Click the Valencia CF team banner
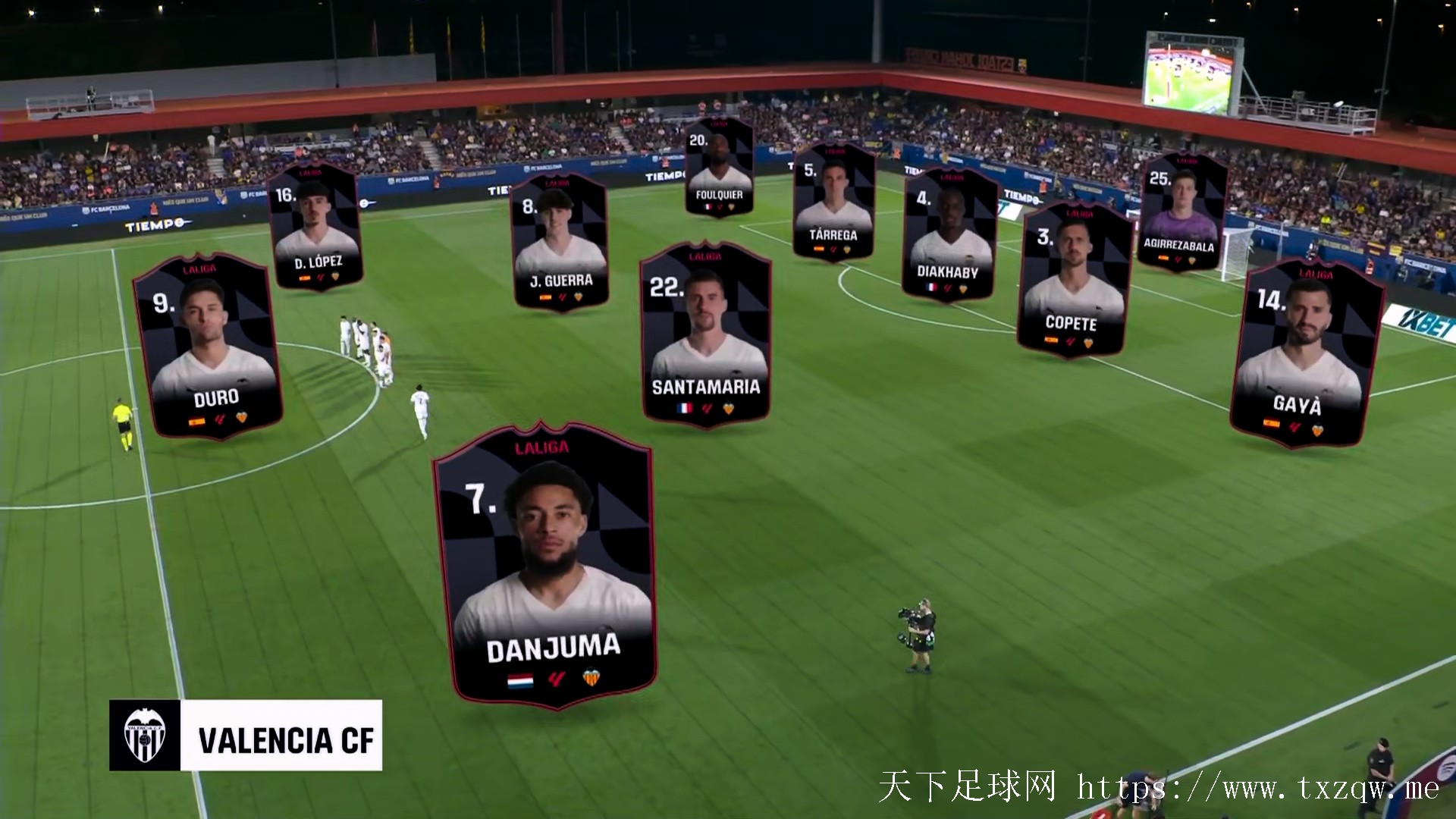This screenshot has height=819, width=1456. pos(246,736)
